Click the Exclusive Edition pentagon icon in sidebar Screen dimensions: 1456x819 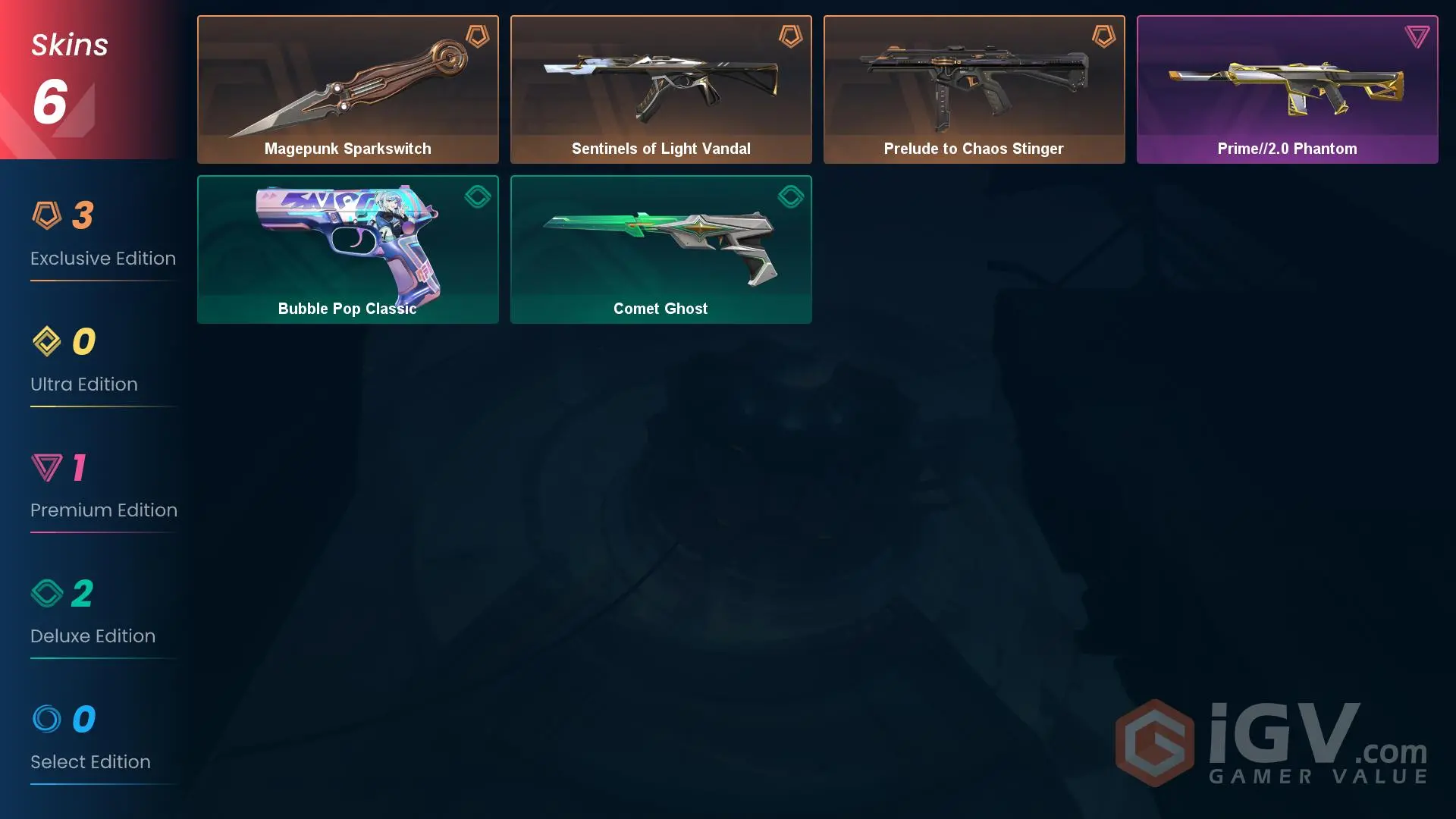(47, 216)
